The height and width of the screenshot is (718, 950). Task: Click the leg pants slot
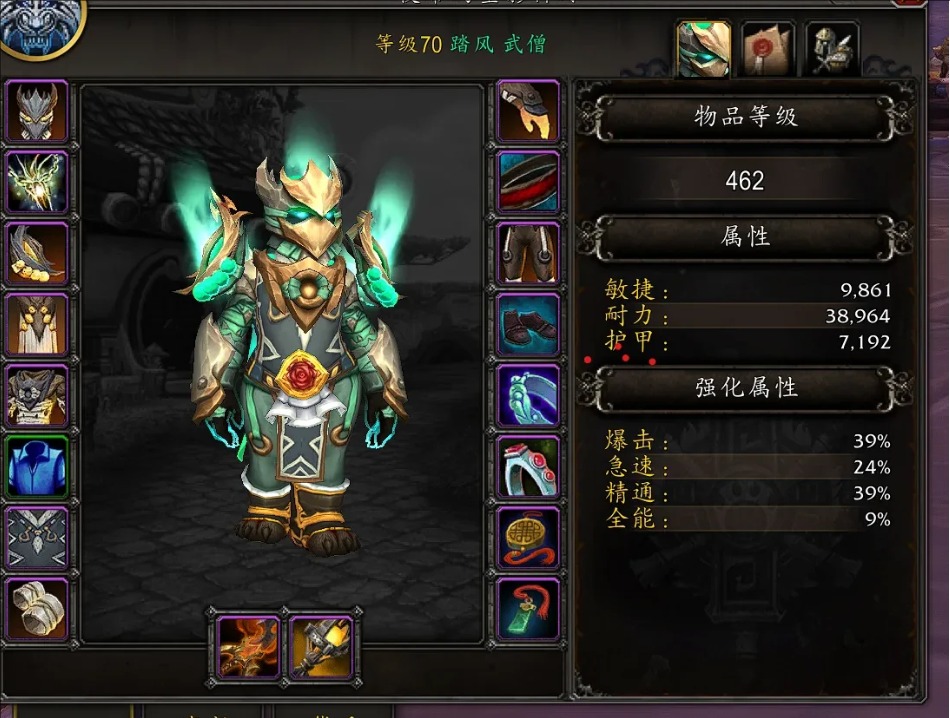[x=528, y=253]
